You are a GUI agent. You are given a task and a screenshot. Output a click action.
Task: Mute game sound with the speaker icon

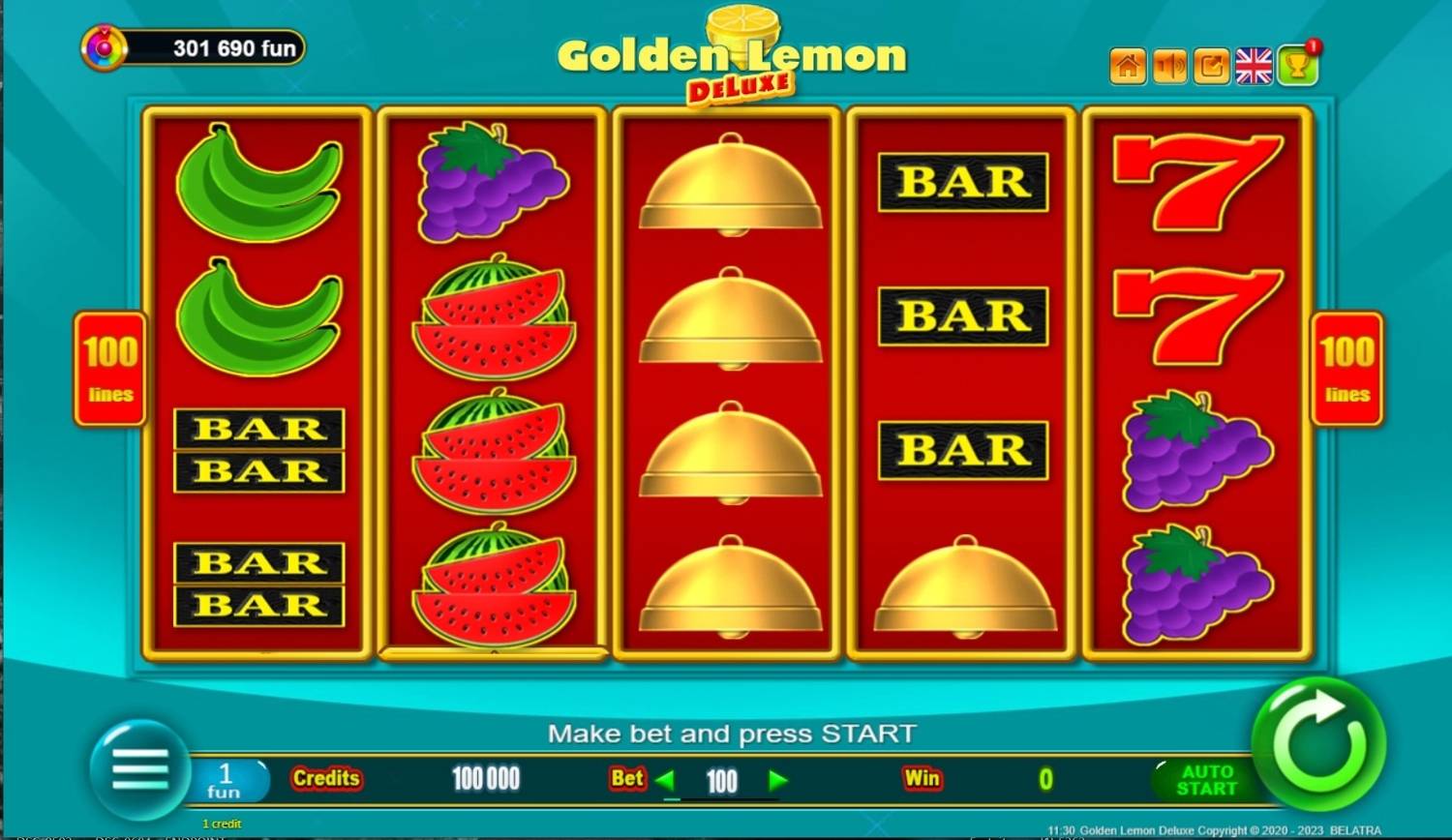point(1168,66)
